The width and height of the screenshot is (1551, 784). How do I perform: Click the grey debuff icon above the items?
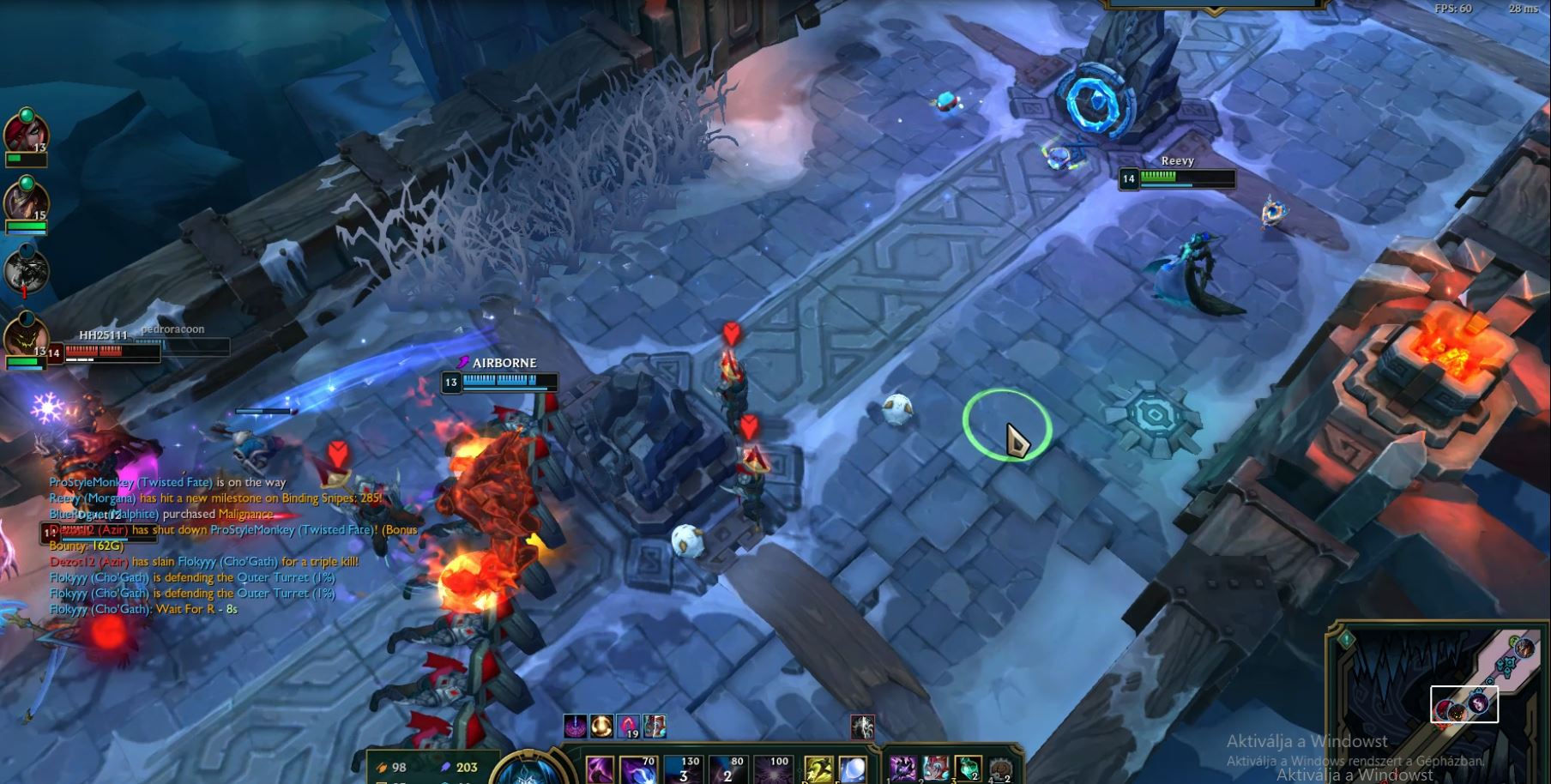pyautogui.click(x=862, y=727)
